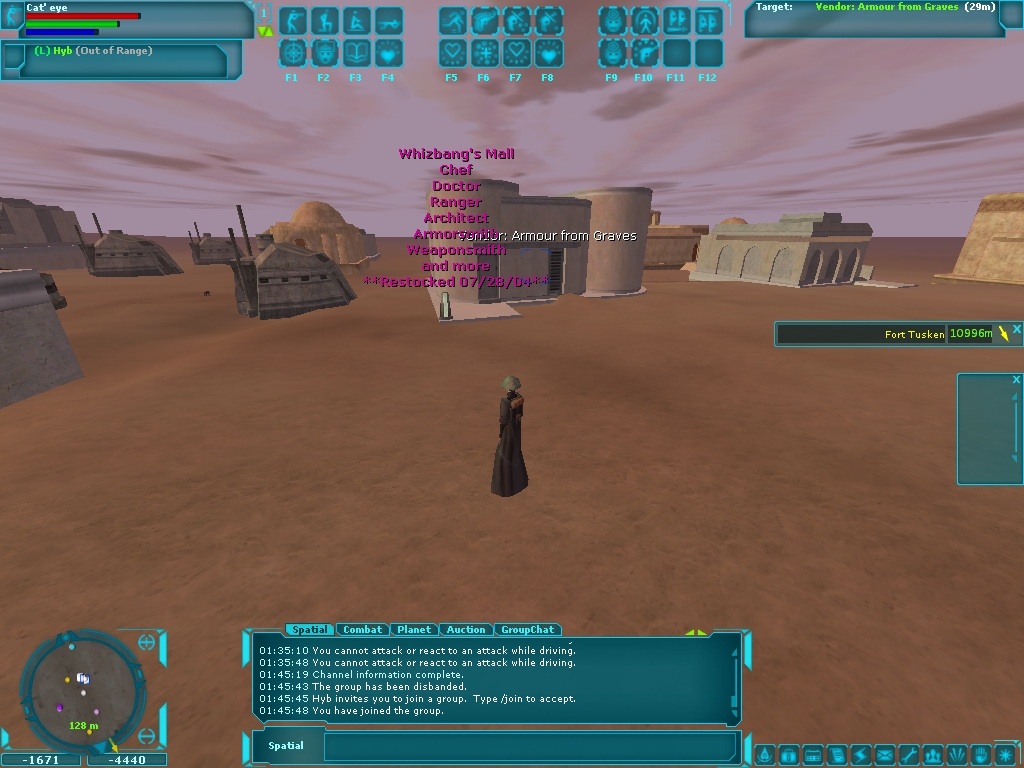Image resolution: width=1024 pixels, height=768 pixels.
Task: Open the mail envelope menu button
Action: point(885,754)
